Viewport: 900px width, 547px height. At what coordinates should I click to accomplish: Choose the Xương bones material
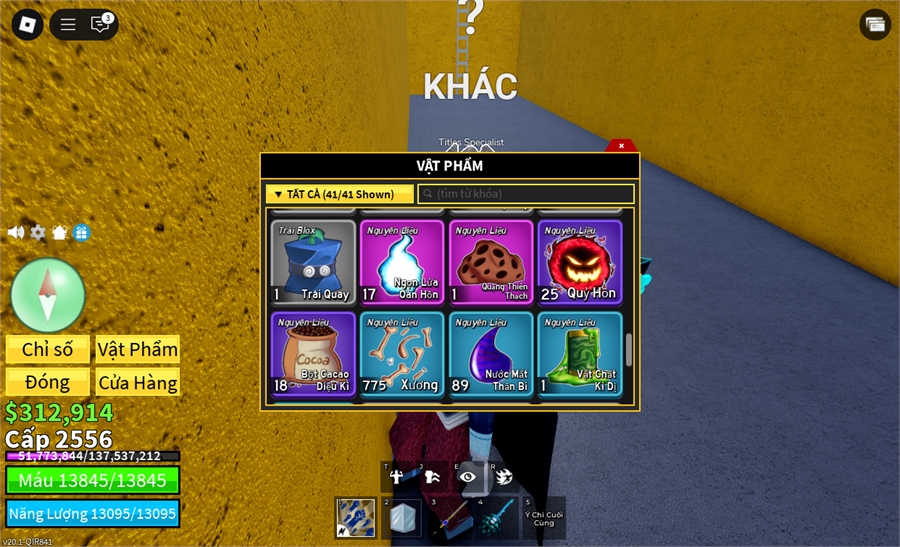(x=402, y=354)
